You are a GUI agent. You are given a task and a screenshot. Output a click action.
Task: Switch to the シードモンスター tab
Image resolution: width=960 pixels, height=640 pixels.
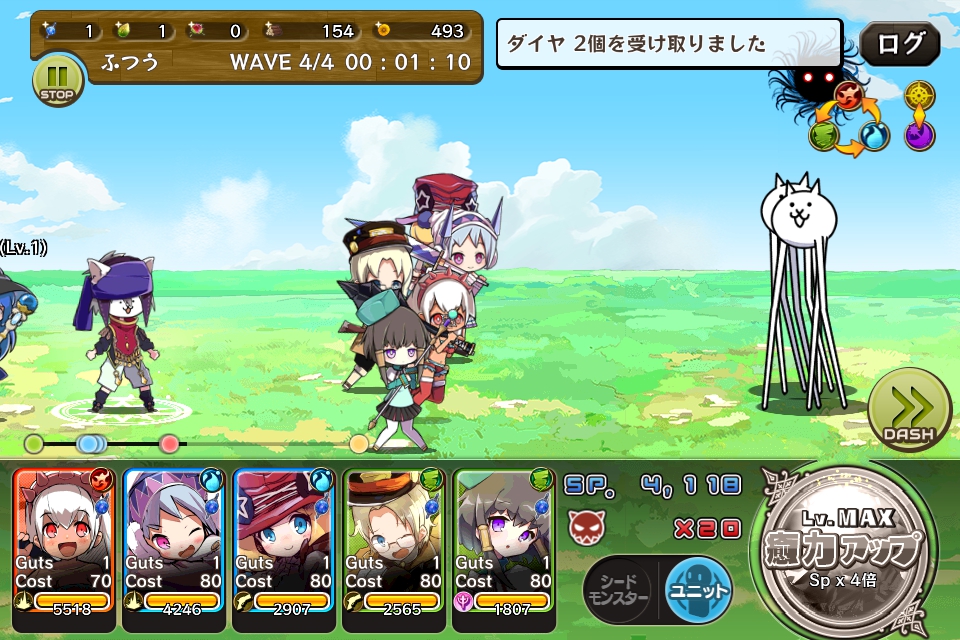pyautogui.click(x=617, y=590)
